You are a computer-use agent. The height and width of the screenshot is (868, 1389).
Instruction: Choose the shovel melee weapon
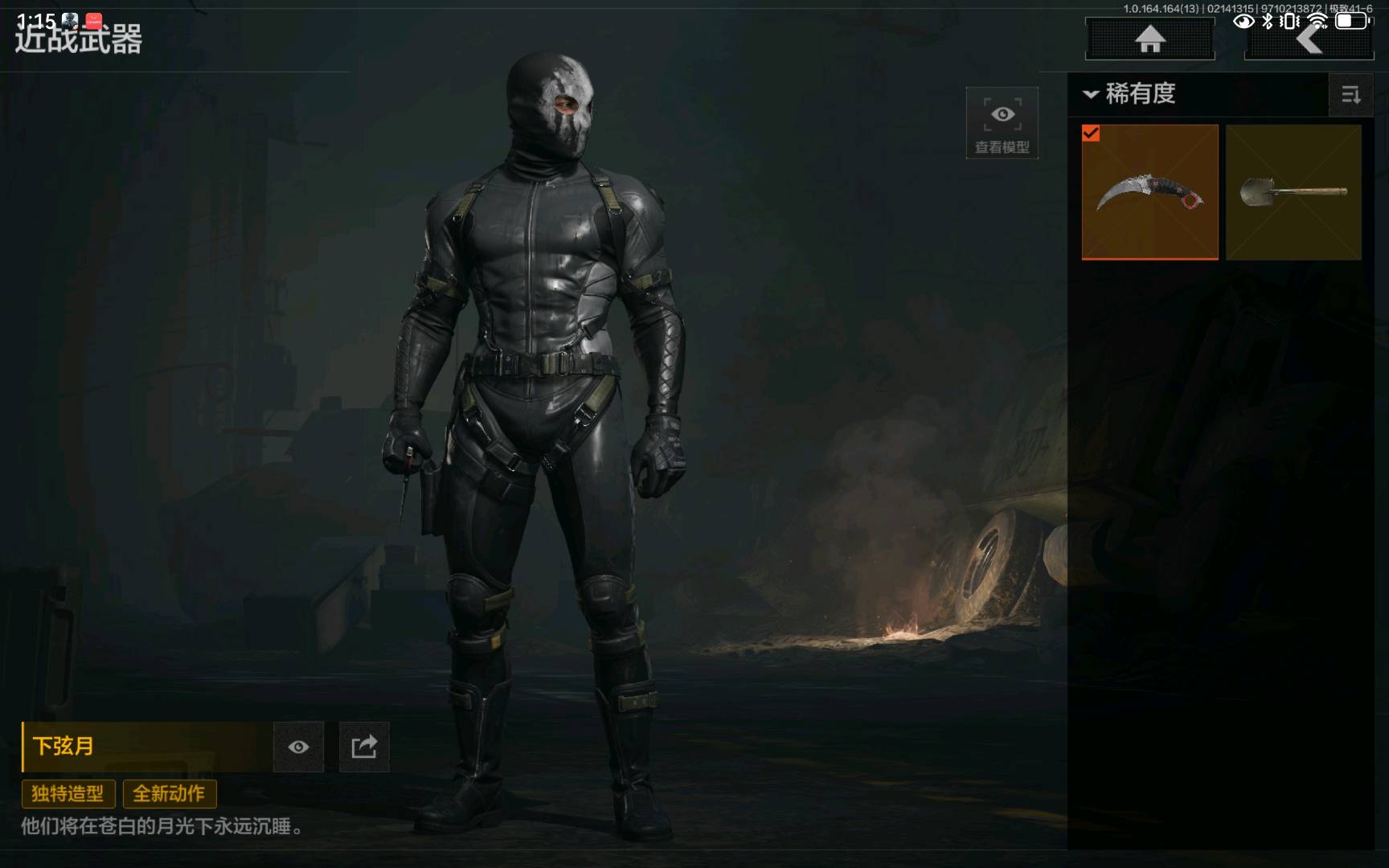(1293, 192)
